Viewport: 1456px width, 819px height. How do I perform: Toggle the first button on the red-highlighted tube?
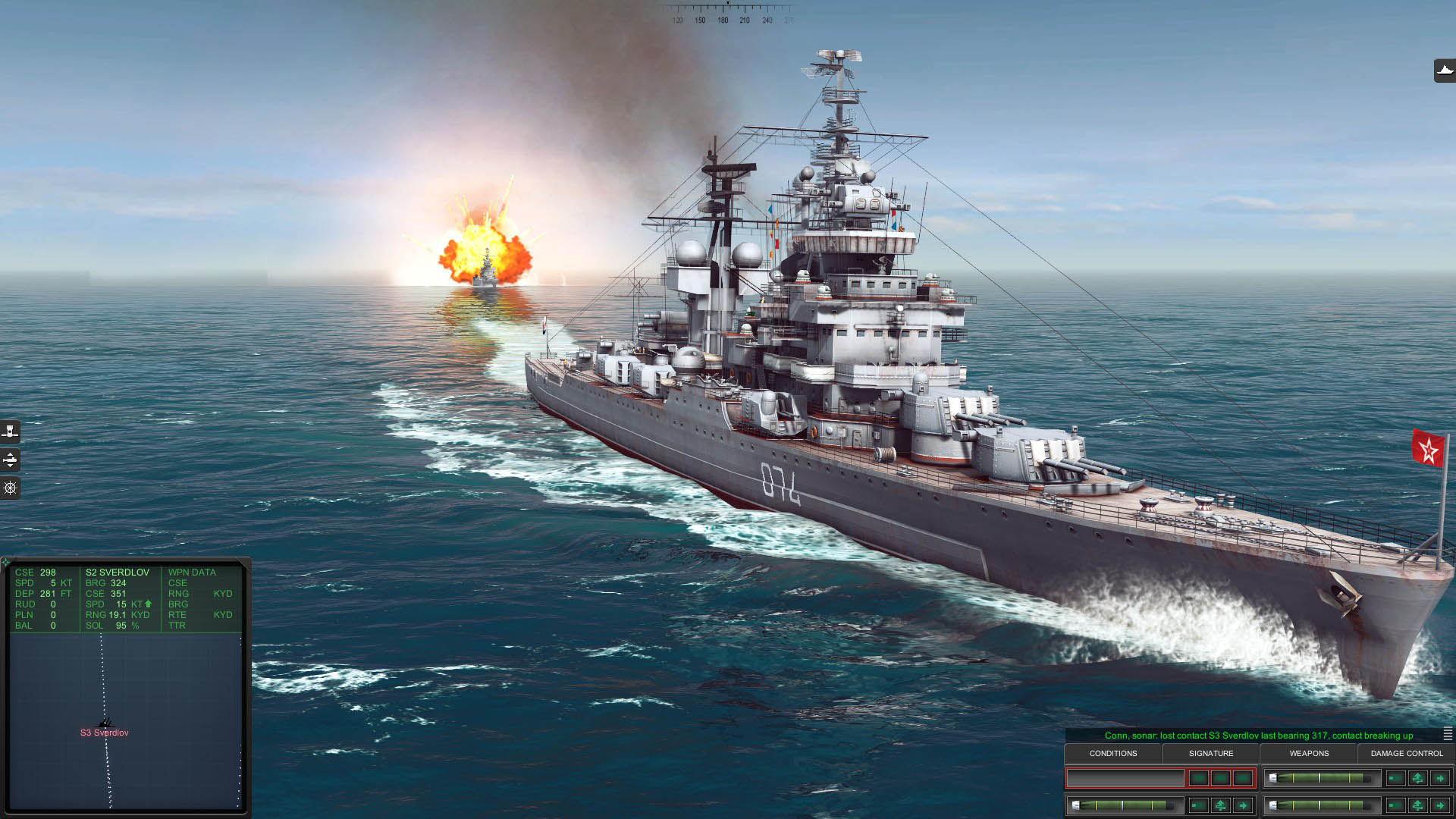[1199, 778]
